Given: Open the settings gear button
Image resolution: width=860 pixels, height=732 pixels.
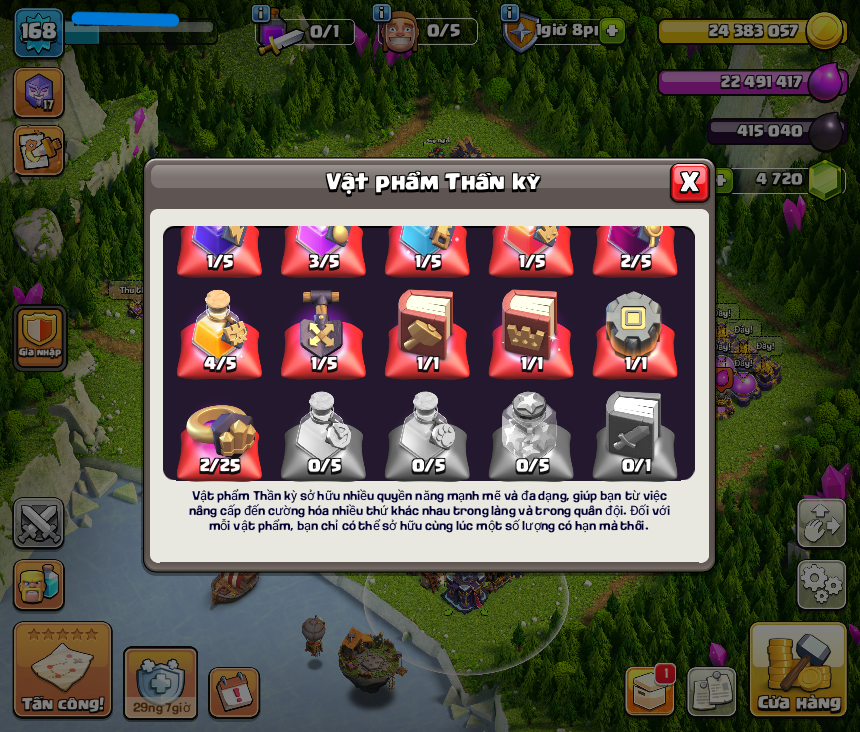Looking at the screenshot, I should point(820,584).
